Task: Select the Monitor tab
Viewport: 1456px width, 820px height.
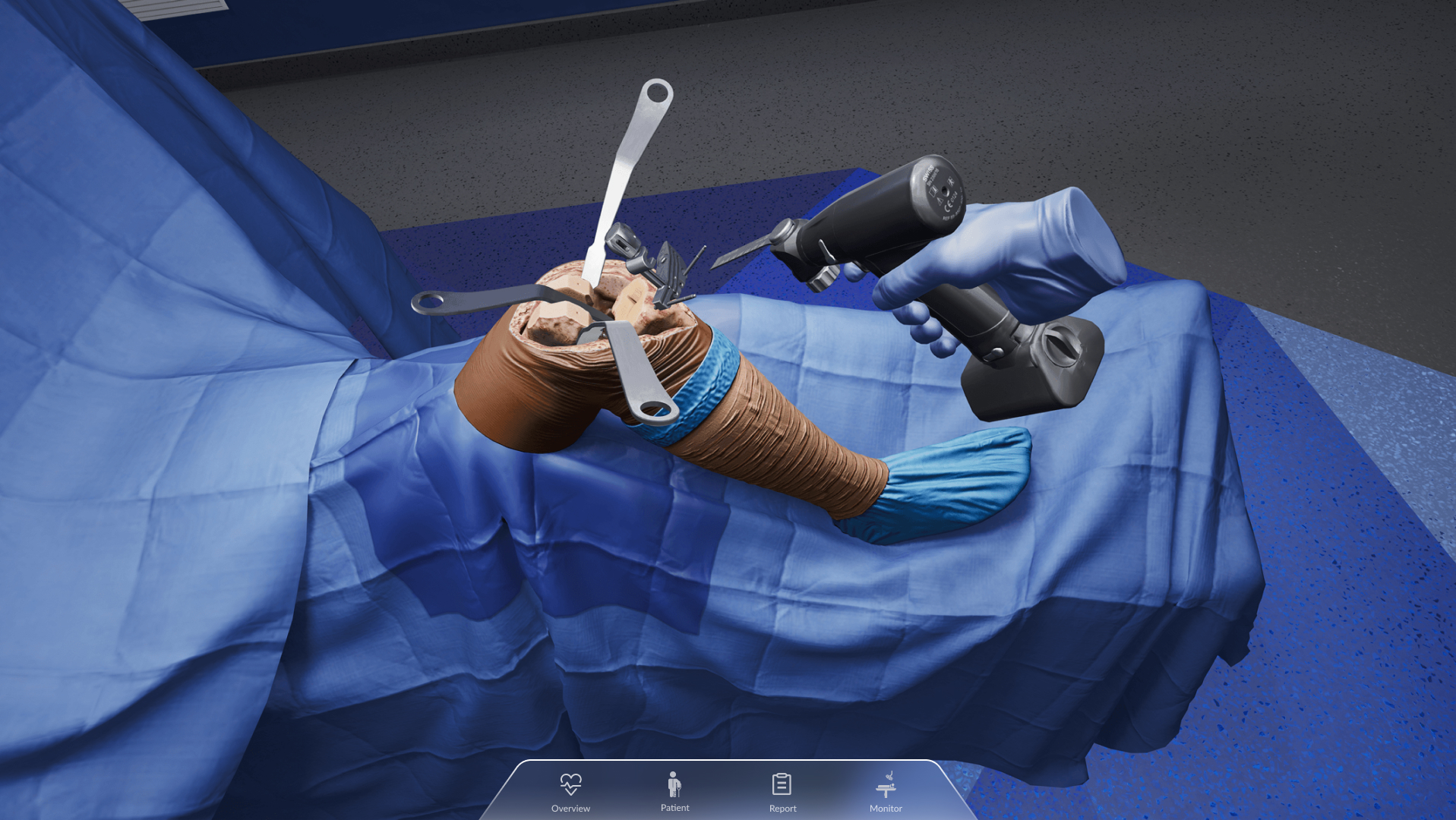Action: [886, 791]
